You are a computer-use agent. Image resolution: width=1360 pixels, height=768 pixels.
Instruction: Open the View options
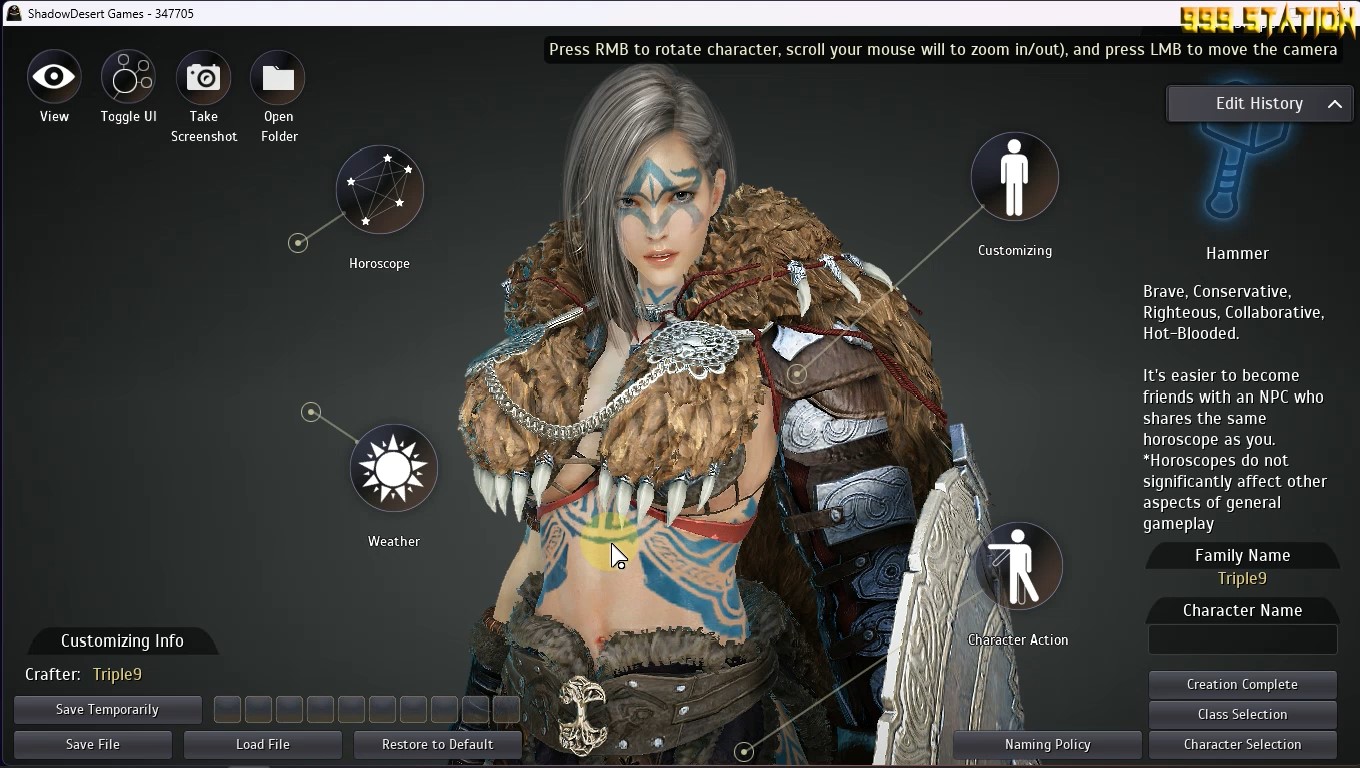click(54, 77)
